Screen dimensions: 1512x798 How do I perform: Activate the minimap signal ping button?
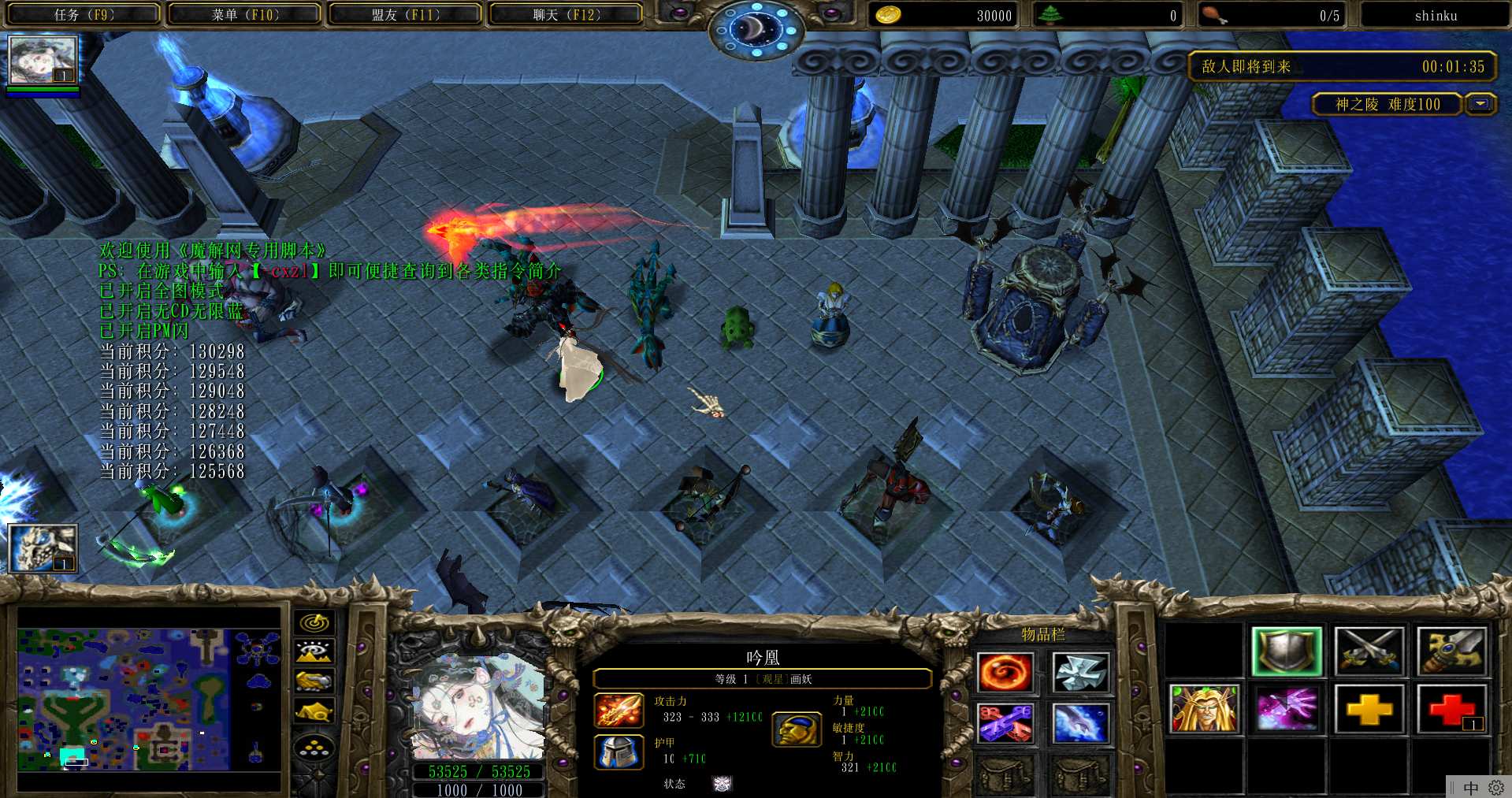[x=314, y=623]
